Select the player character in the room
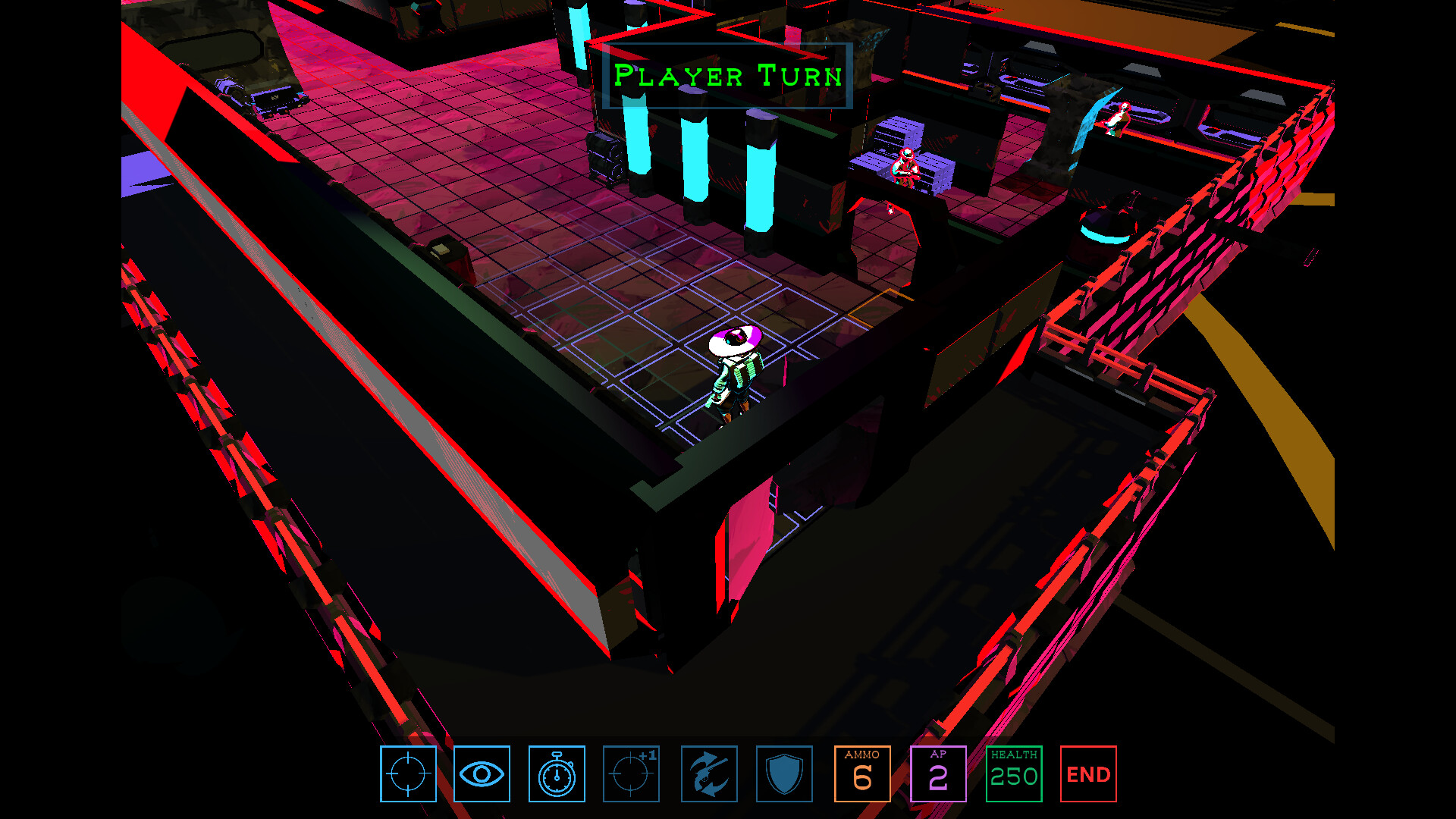Screen dimensions: 1456x819 [x=734, y=372]
